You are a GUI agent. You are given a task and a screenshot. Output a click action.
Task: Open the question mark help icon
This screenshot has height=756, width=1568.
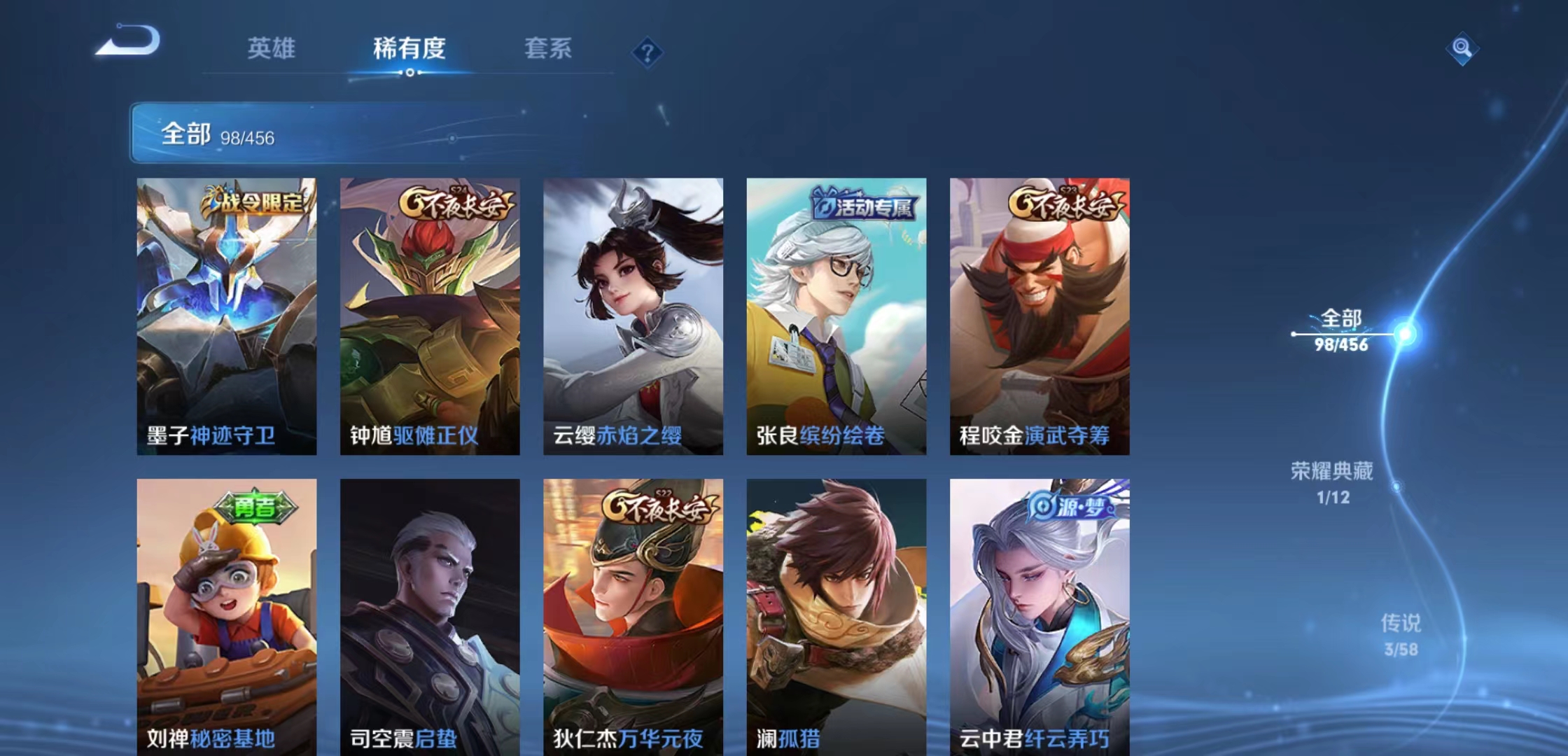pos(647,52)
